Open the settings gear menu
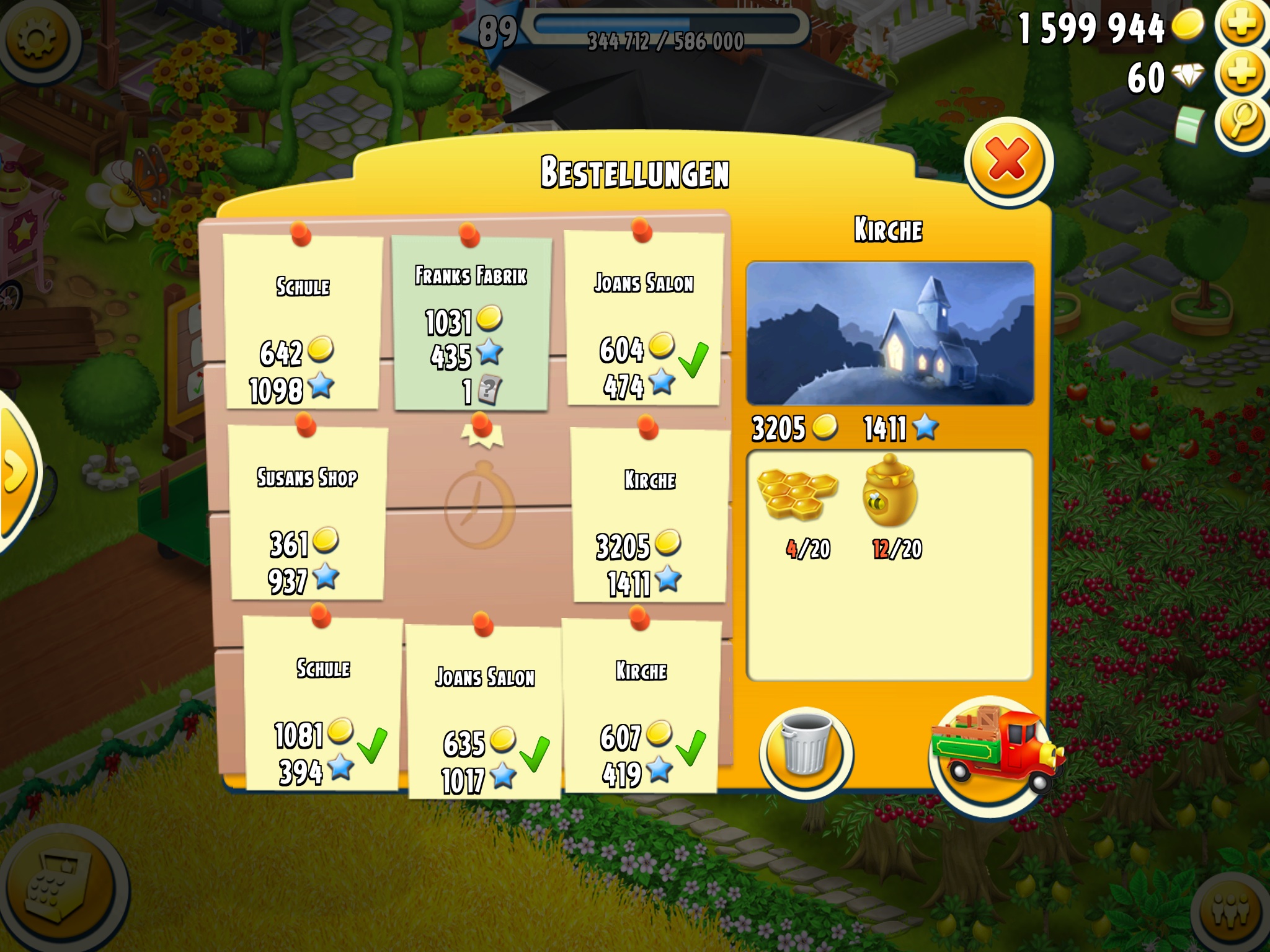 (38, 40)
